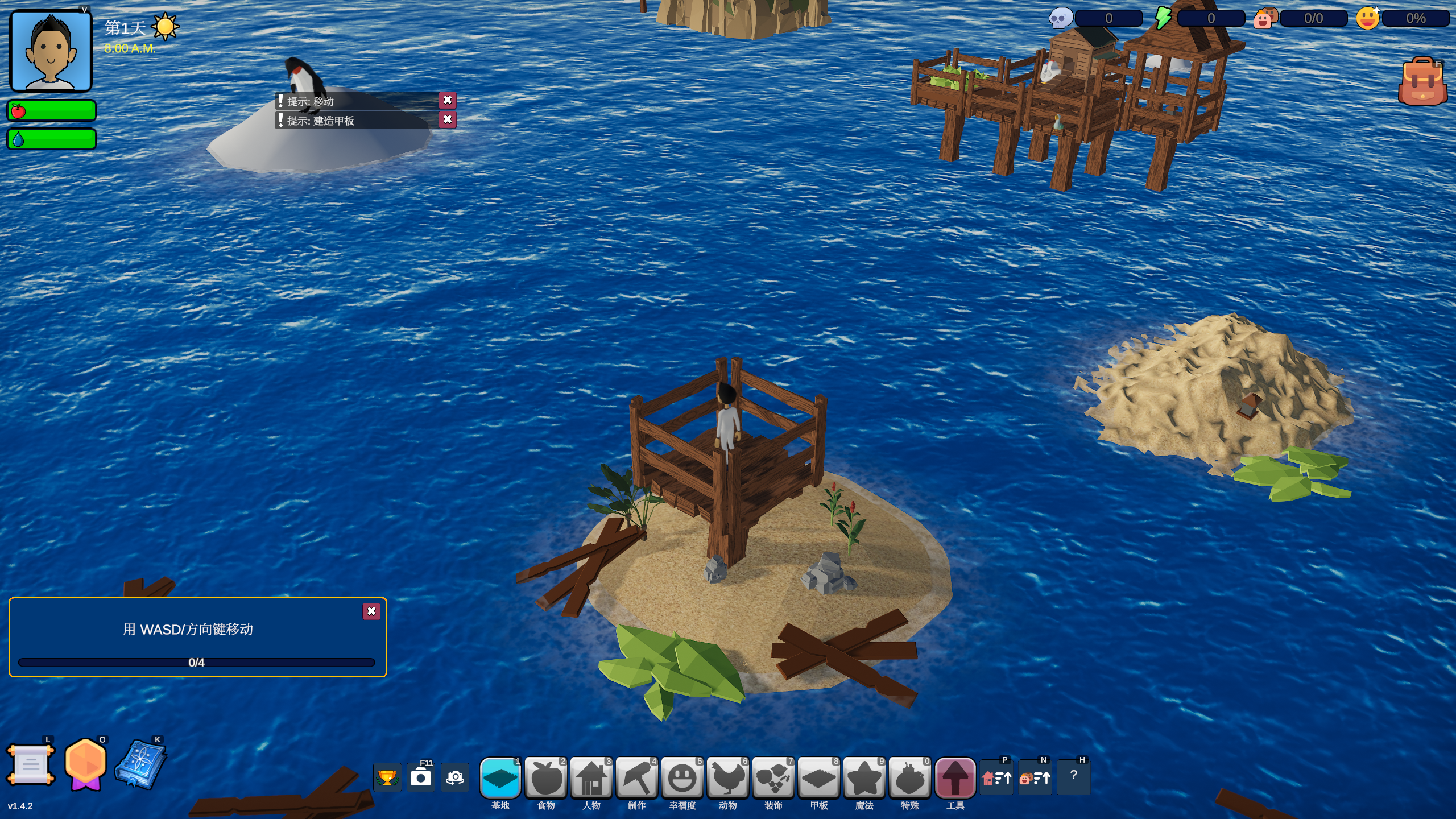The height and width of the screenshot is (819, 1456).
Task: Select the 特殊 special category
Action: click(909, 777)
